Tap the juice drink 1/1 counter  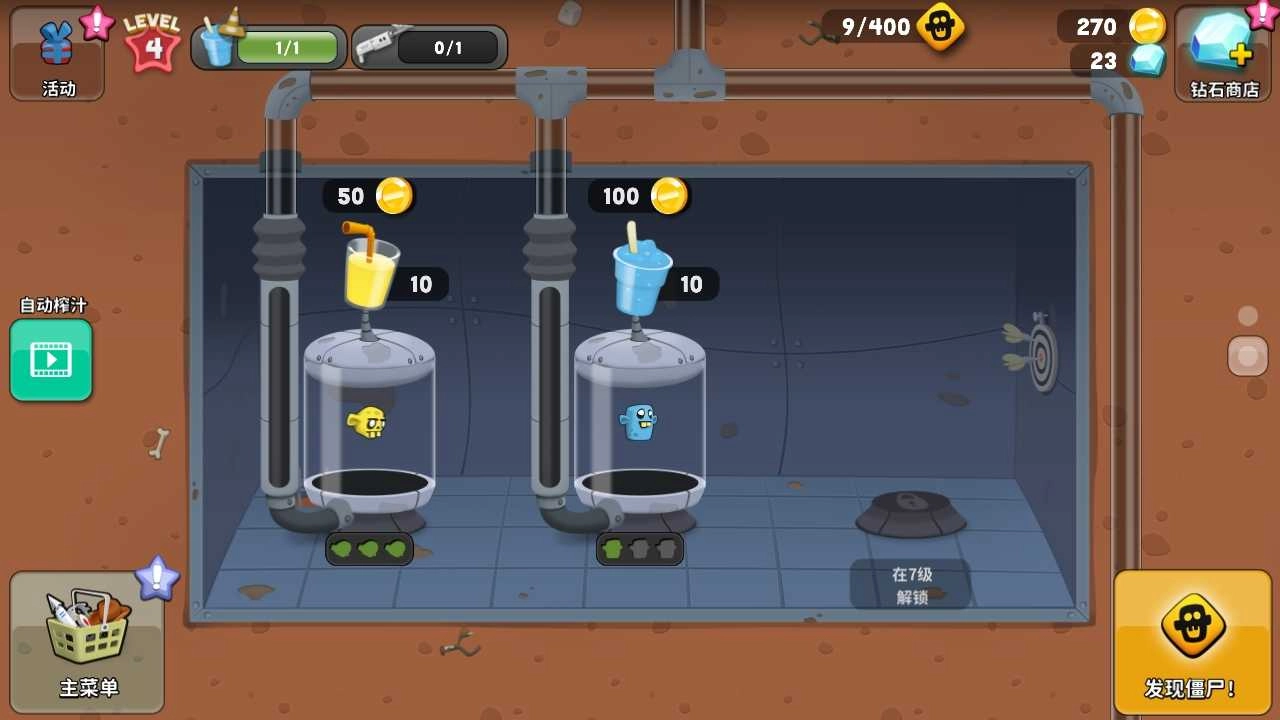coord(269,47)
